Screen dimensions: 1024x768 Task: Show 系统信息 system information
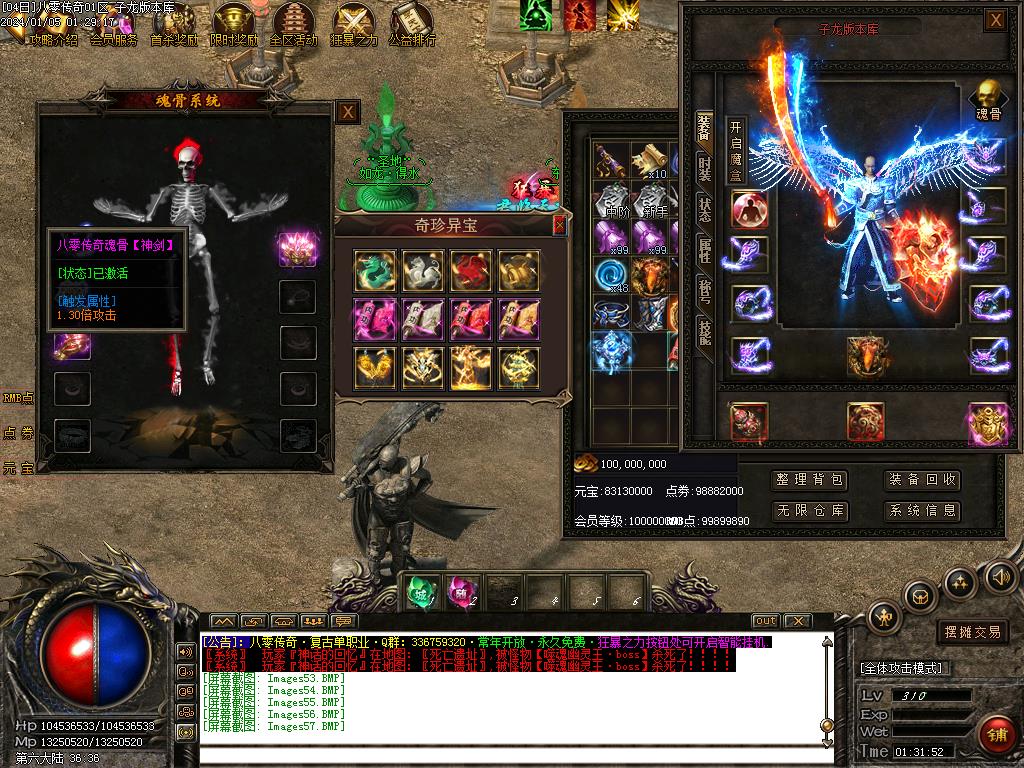coord(922,510)
